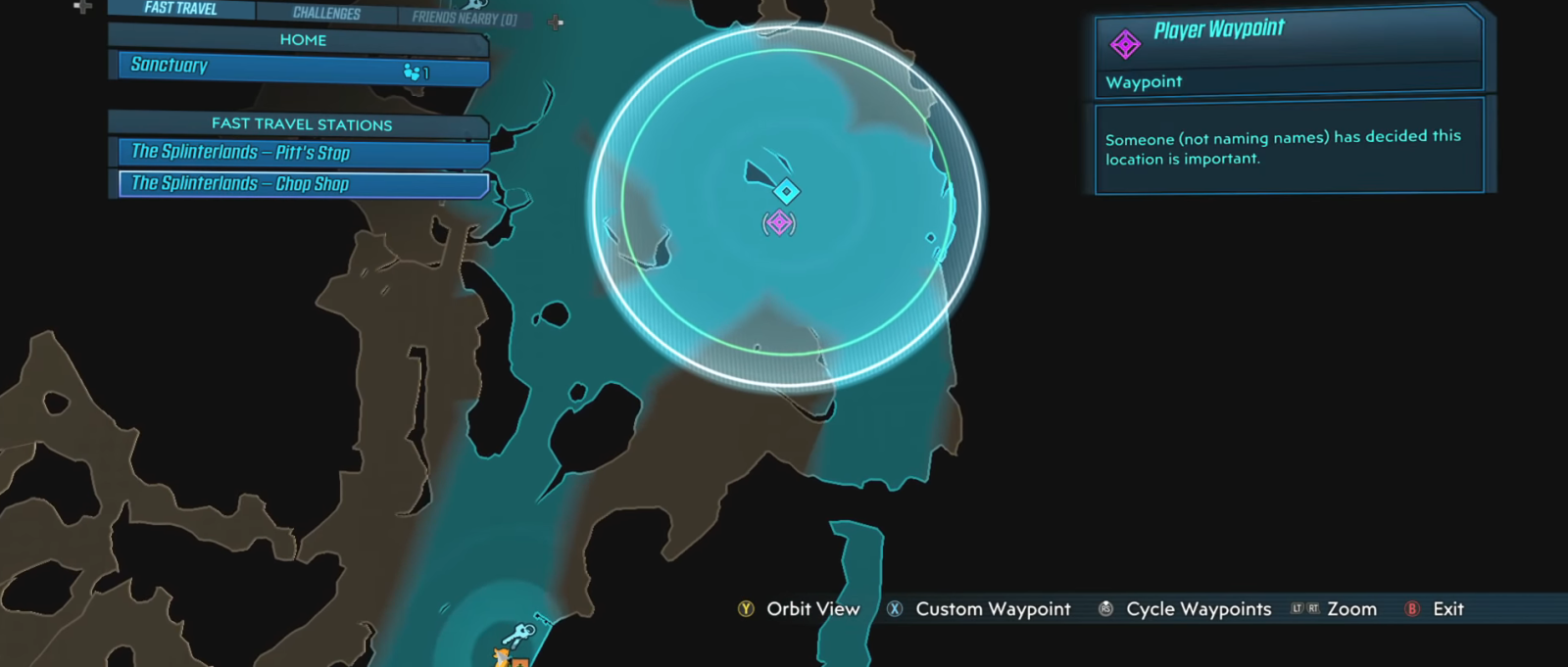Open the Challenges tab
The height and width of the screenshot is (667, 1568).
[326, 13]
